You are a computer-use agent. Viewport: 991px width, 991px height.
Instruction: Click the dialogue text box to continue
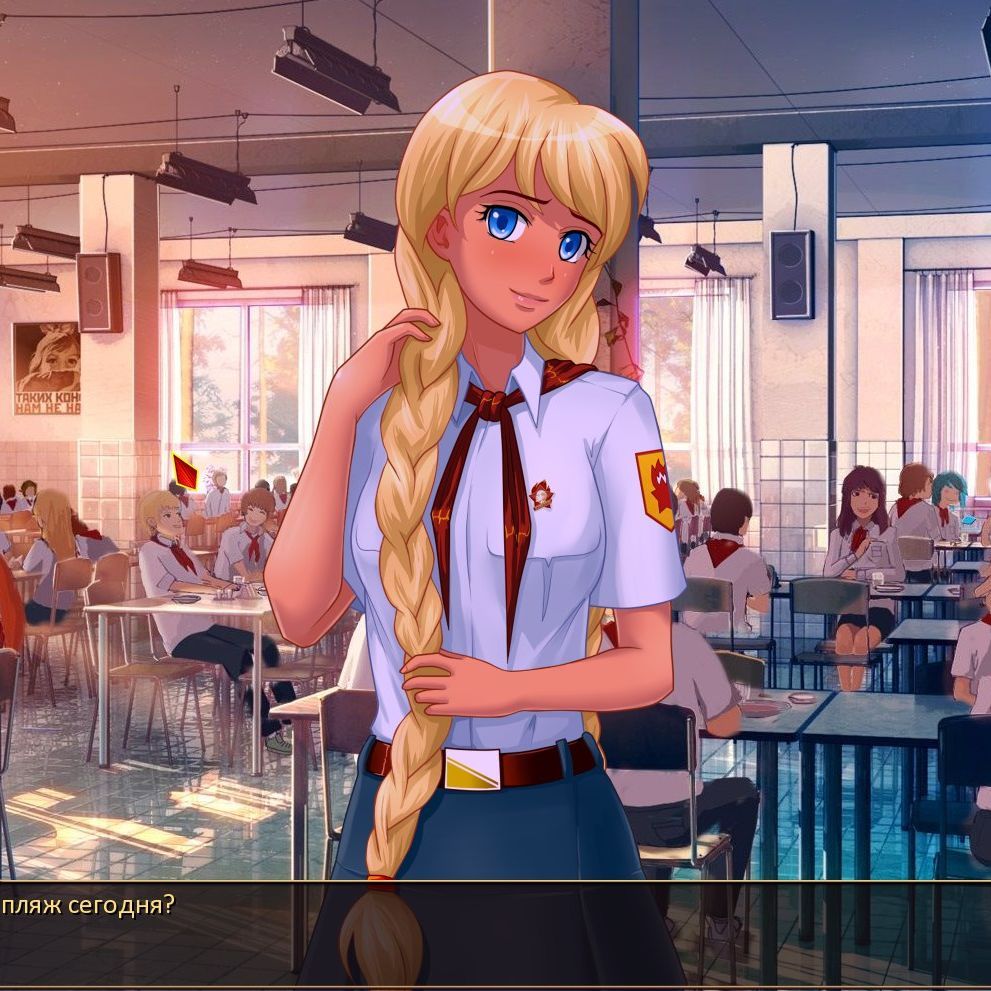[x=495, y=934]
